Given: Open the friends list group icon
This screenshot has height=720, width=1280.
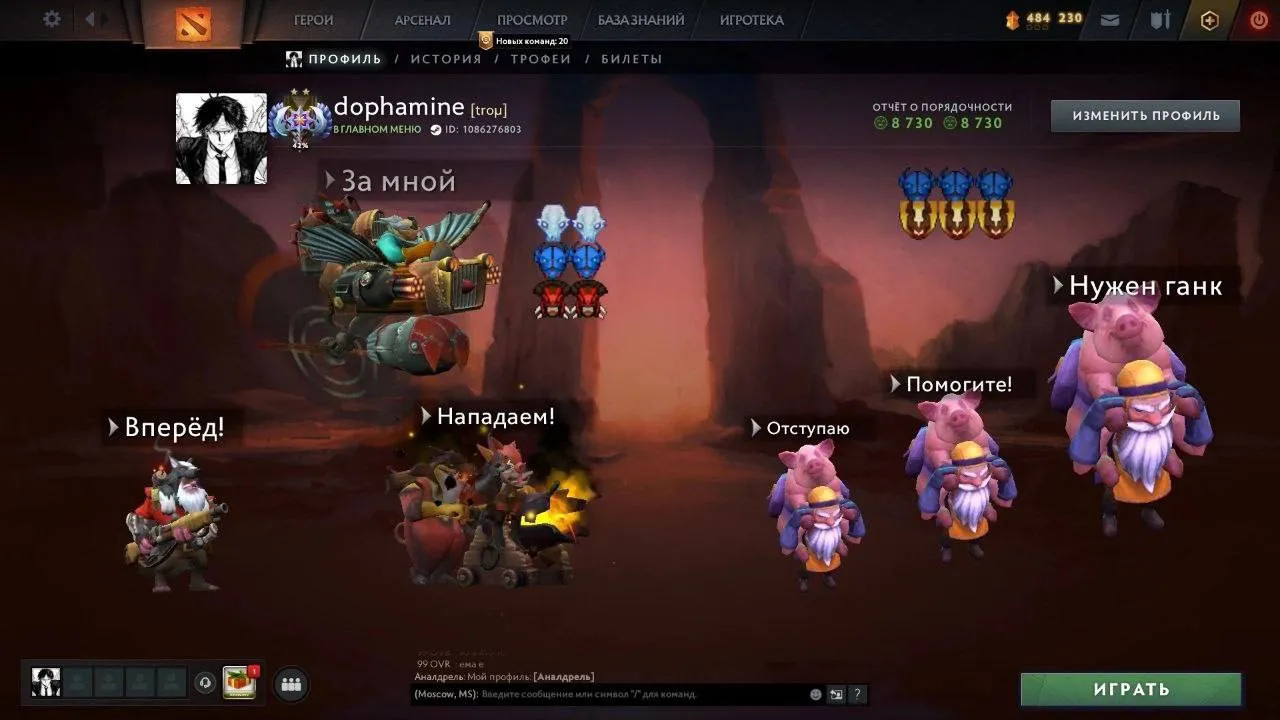Looking at the screenshot, I should coord(291,684).
